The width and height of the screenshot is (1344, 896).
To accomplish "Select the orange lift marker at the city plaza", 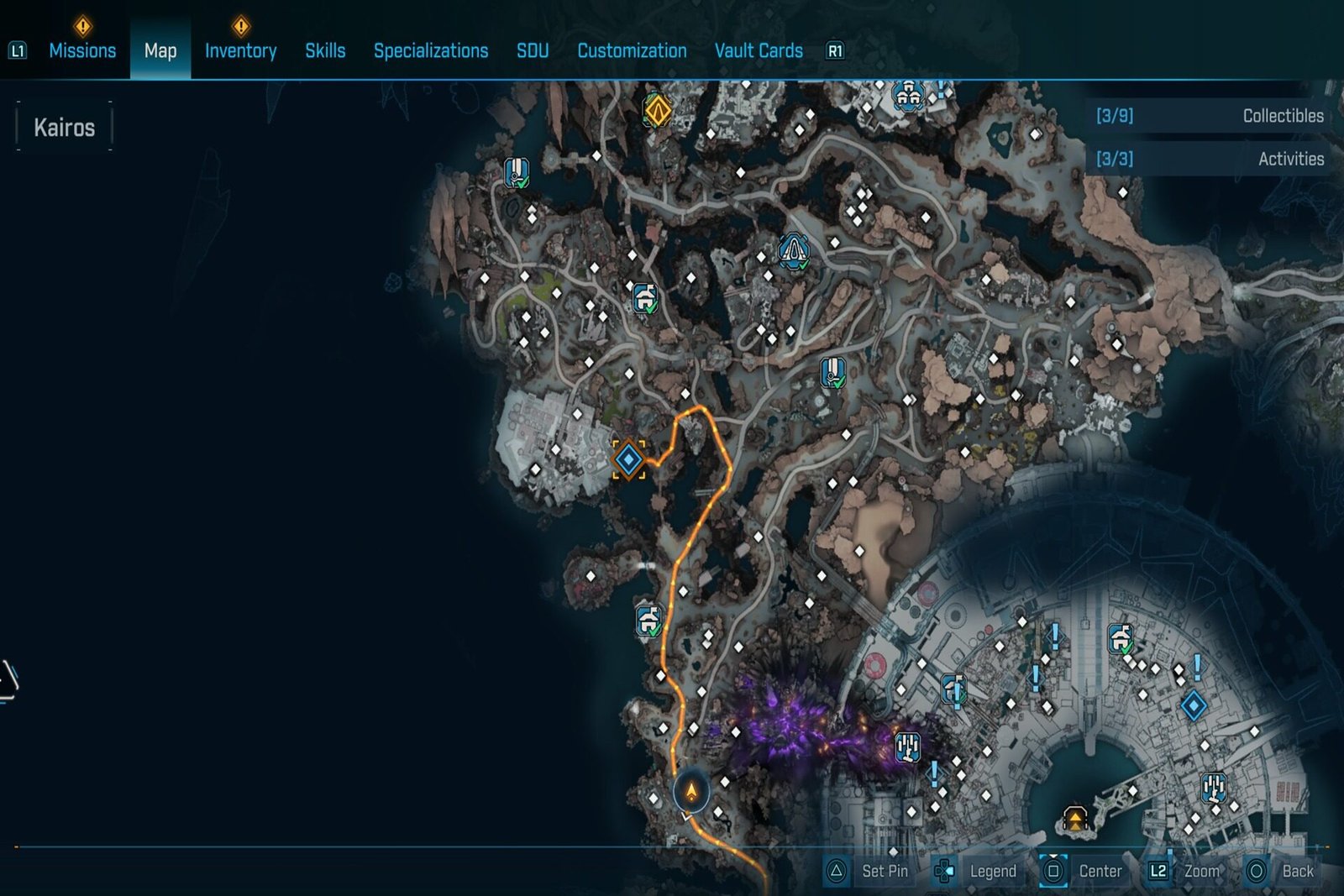I will pyautogui.click(x=1076, y=820).
